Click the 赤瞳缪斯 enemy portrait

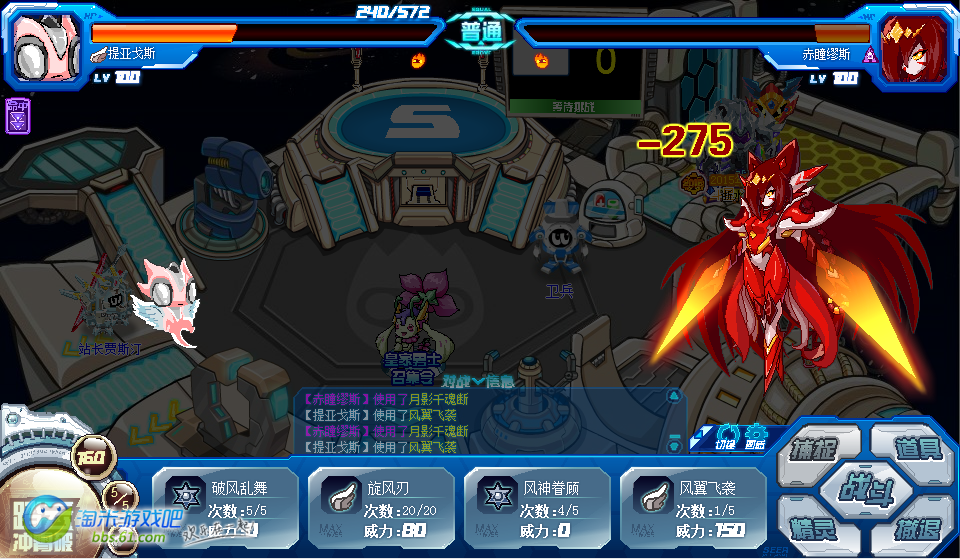point(912,45)
